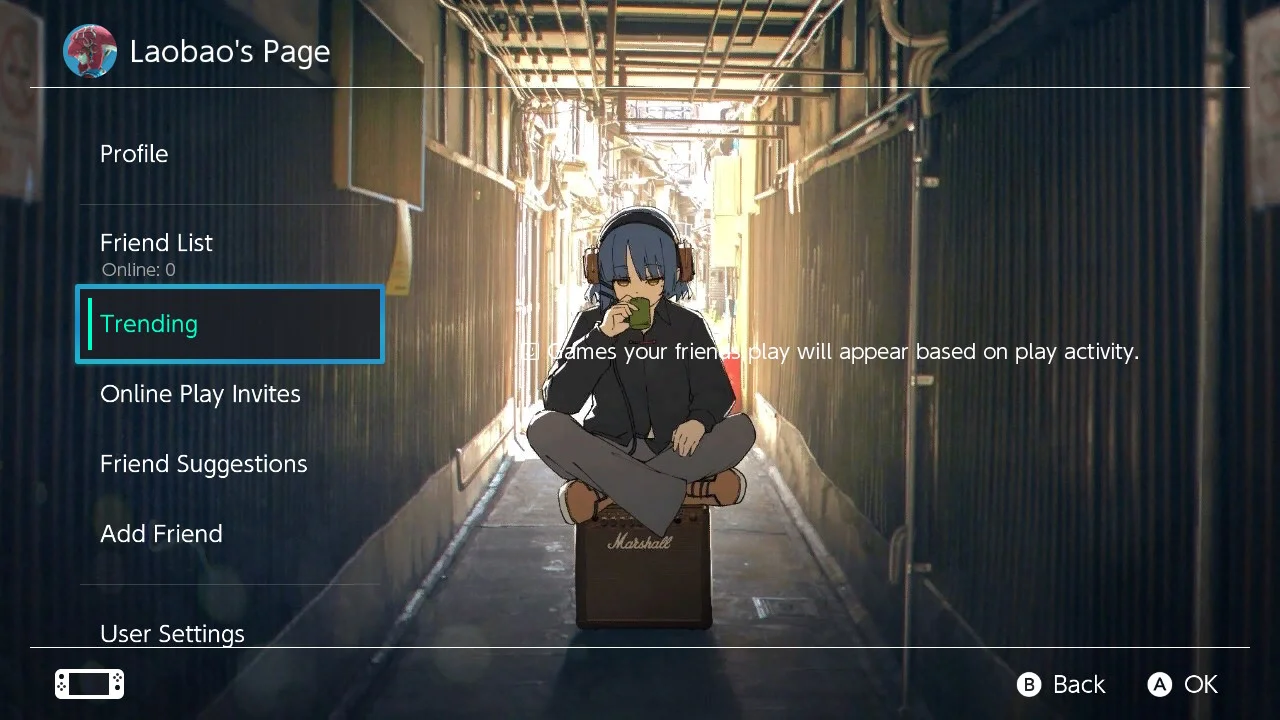The height and width of the screenshot is (720, 1280).
Task: Click the A OK circle icon
Action: tap(1159, 685)
